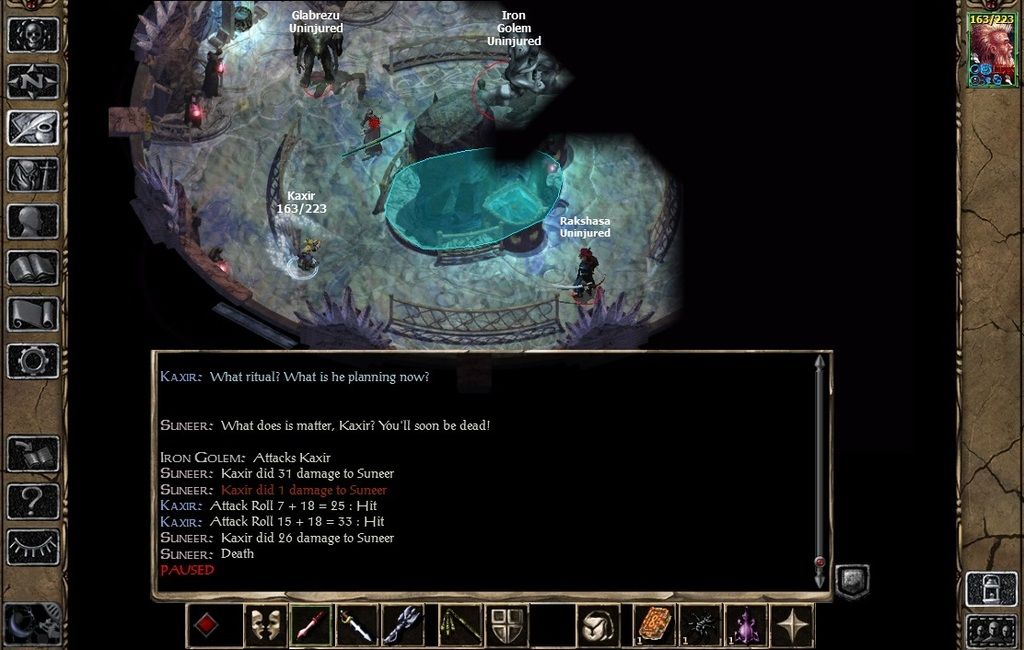
Task: Click the quick save book button
Action: click(33, 453)
